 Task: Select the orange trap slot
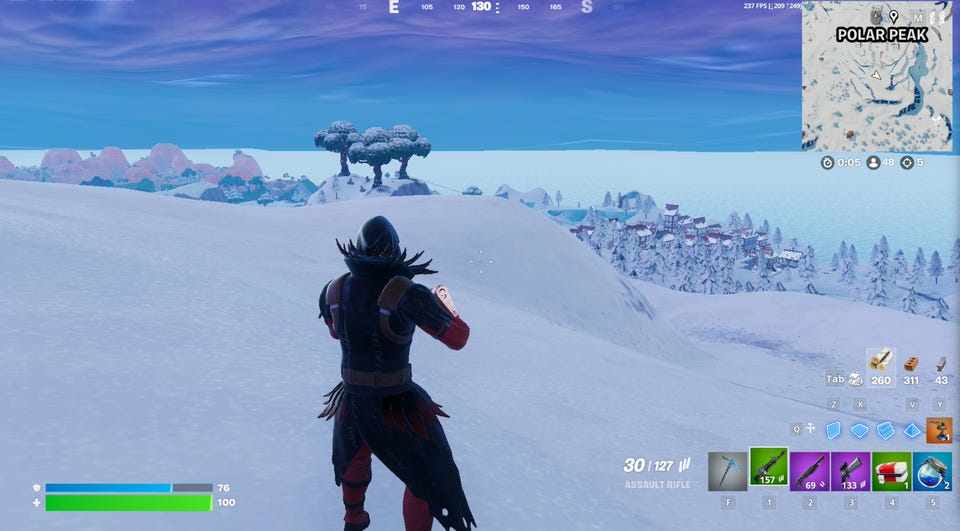click(x=938, y=430)
